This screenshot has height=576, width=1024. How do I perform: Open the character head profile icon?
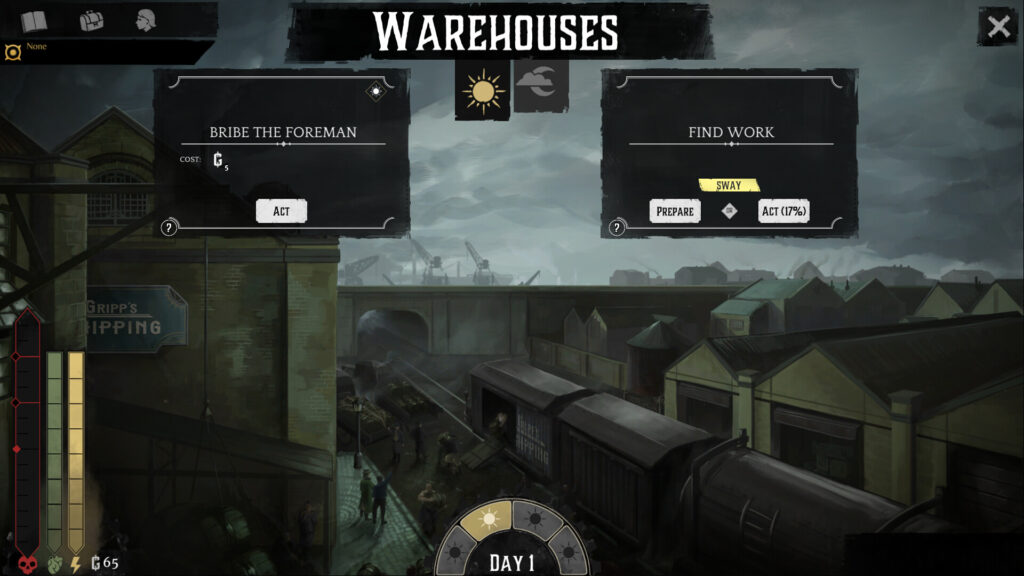(146, 21)
